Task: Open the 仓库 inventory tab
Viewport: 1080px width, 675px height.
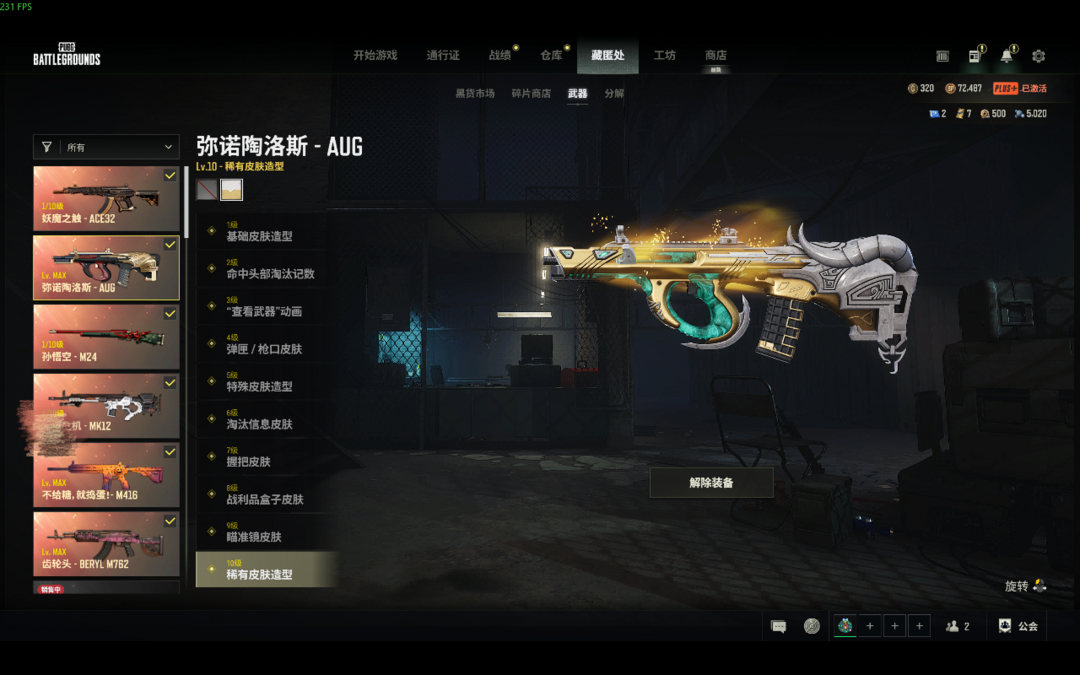Action: click(551, 56)
